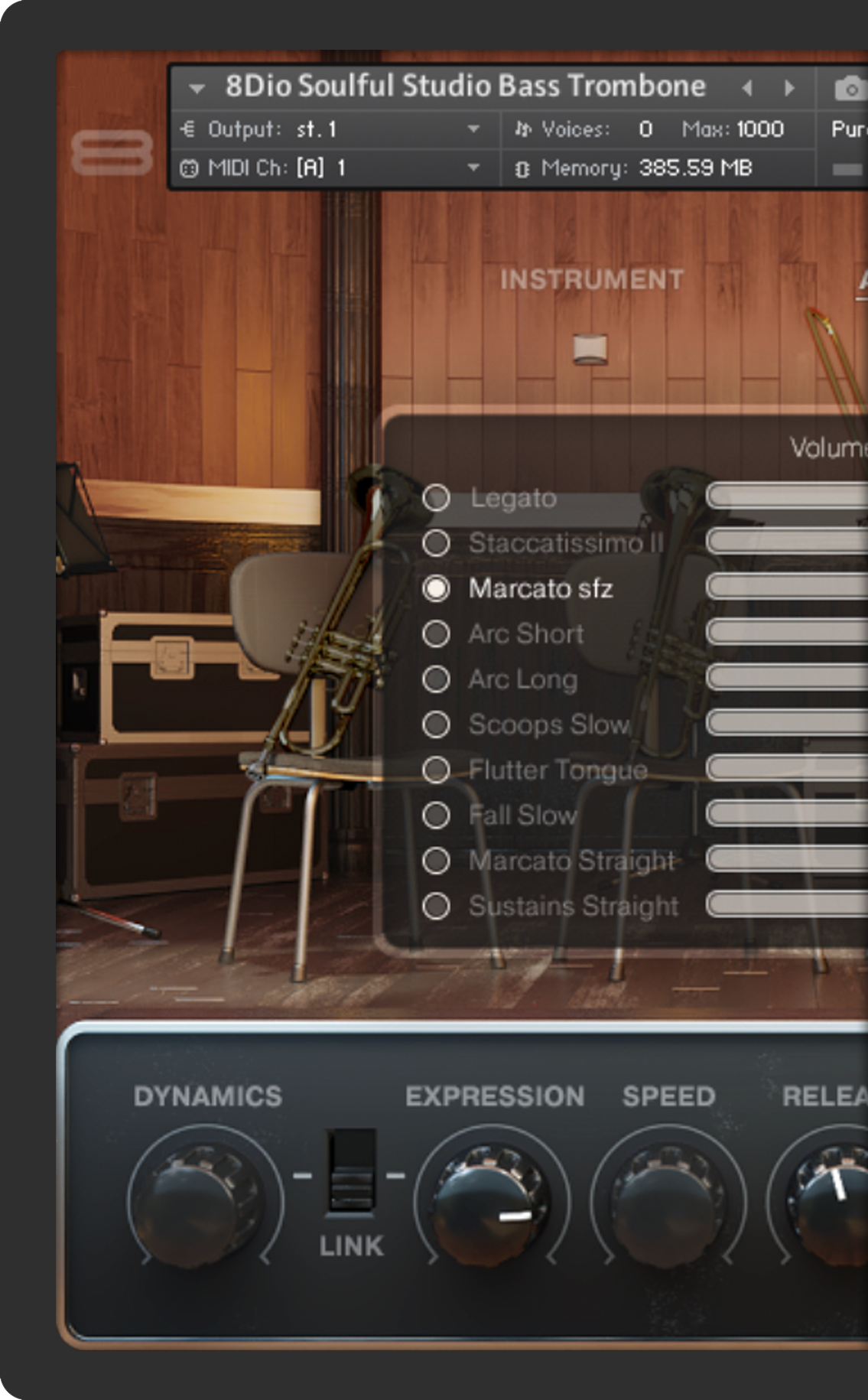Choose the Fall Slow articulation
Screen dimensions: 868x1400
[x=436, y=815]
